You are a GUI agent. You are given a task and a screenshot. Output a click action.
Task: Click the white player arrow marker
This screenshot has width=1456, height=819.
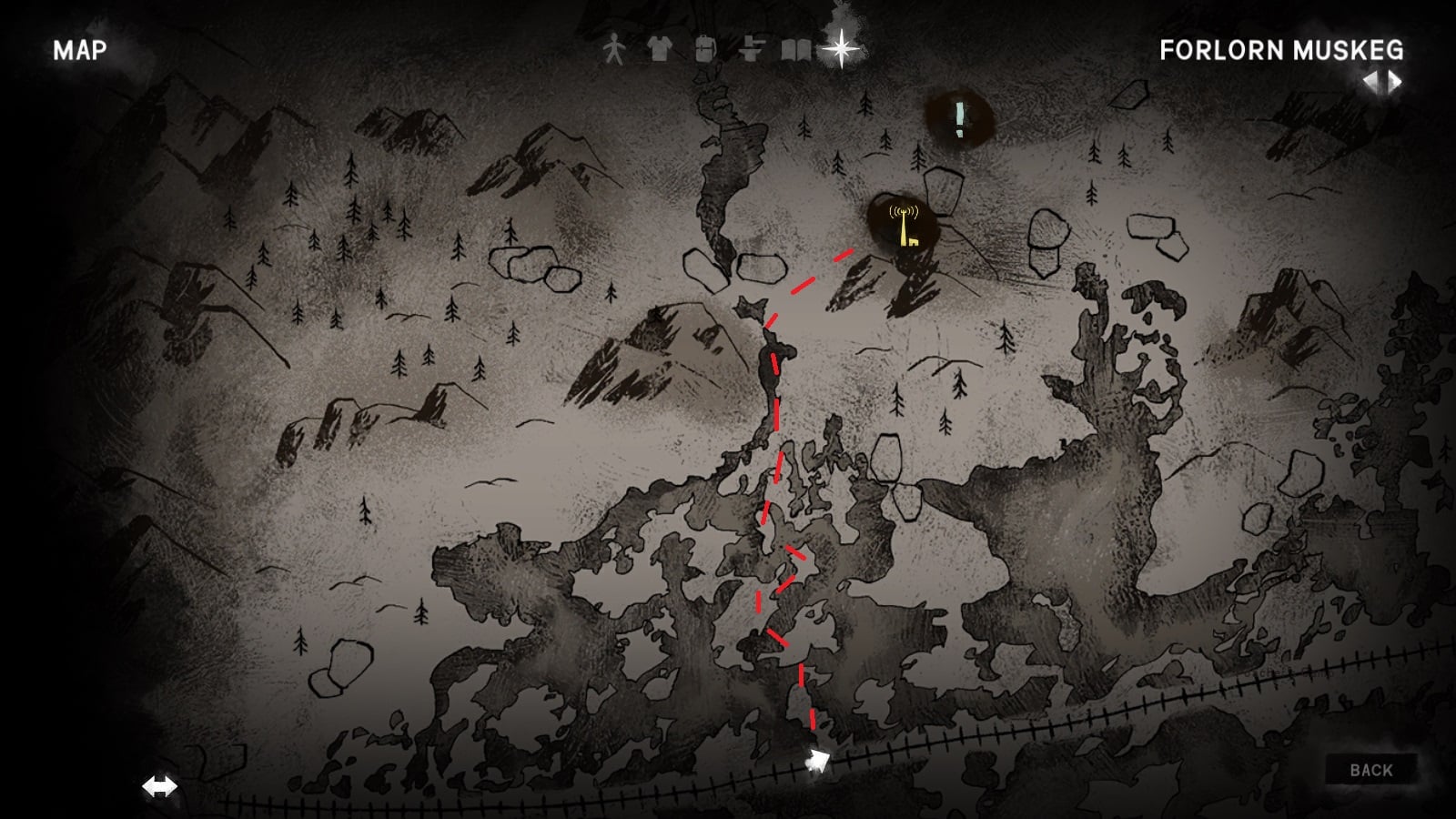point(817,761)
